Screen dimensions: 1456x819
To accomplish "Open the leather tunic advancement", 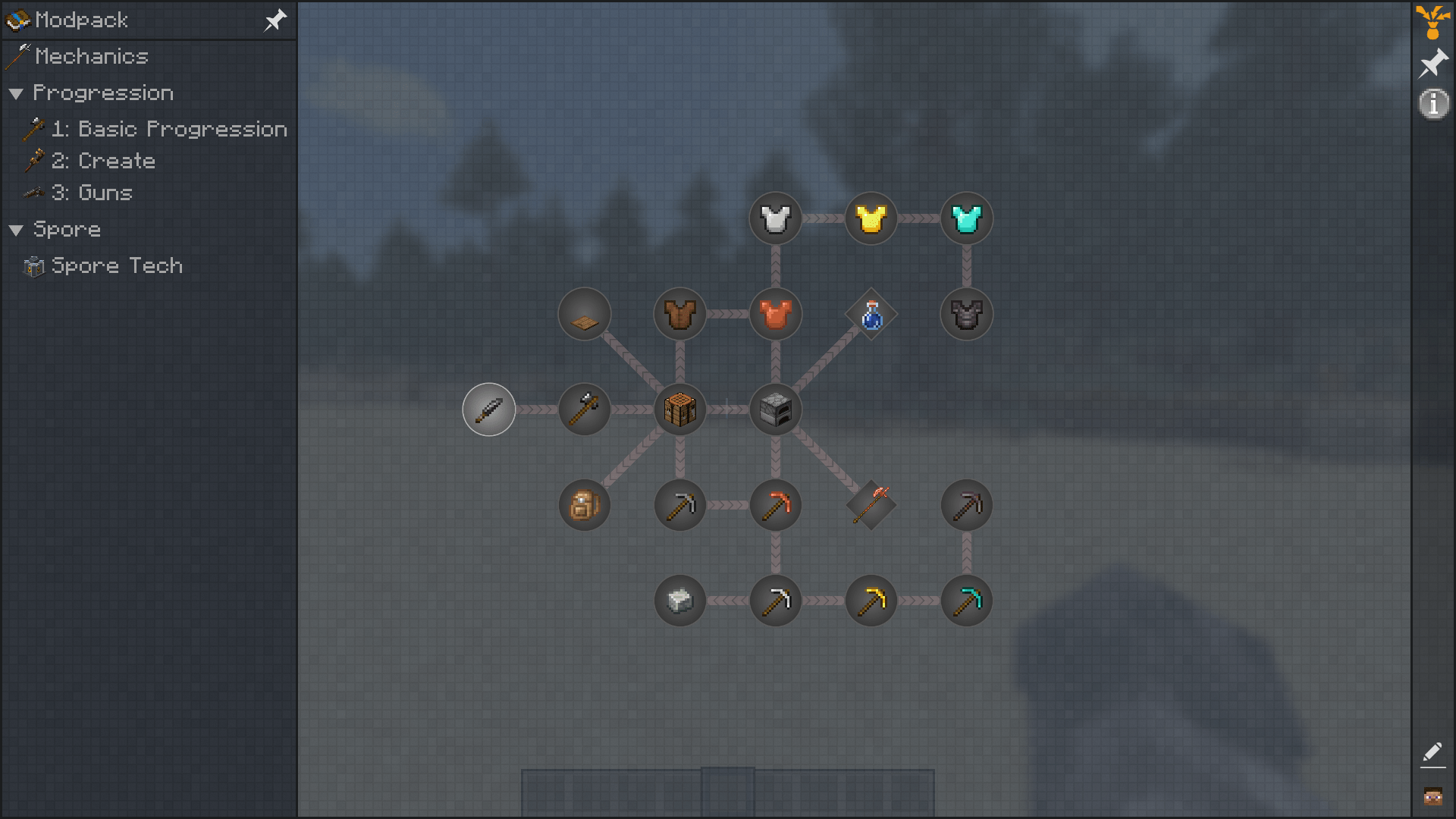I will point(679,314).
